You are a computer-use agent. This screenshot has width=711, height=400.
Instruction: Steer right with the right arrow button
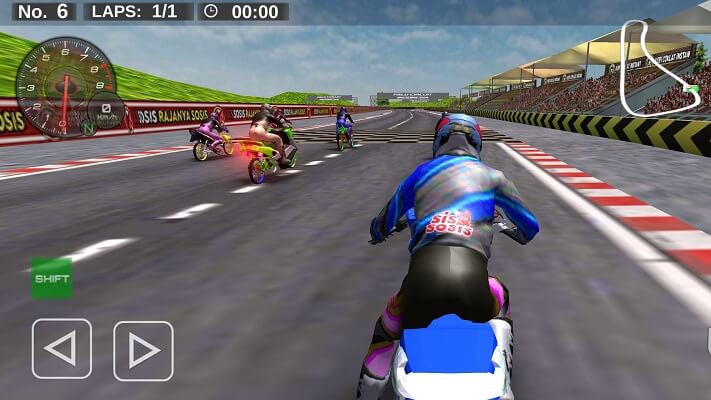tap(143, 350)
